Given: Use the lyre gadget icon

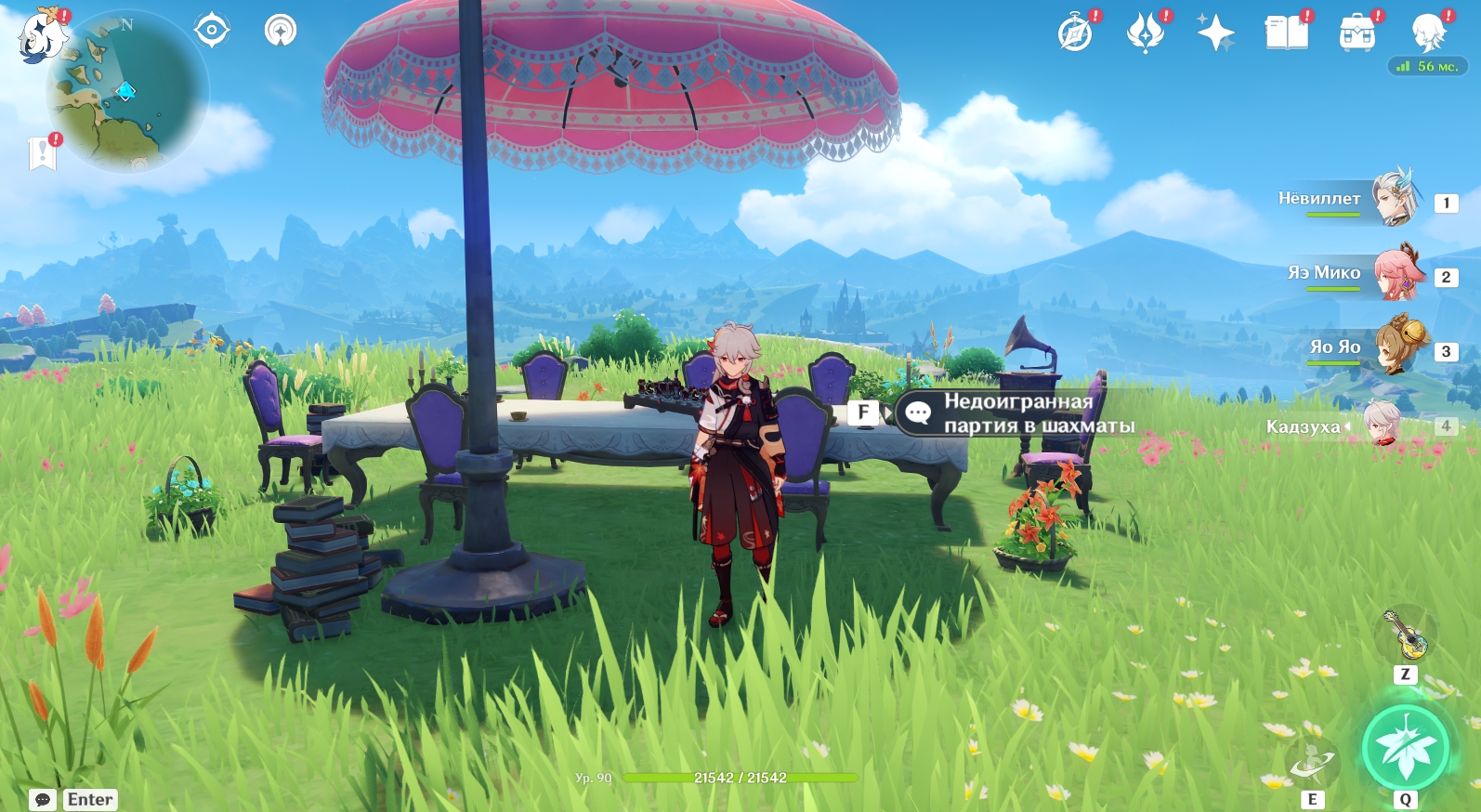Looking at the screenshot, I should tap(1405, 635).
